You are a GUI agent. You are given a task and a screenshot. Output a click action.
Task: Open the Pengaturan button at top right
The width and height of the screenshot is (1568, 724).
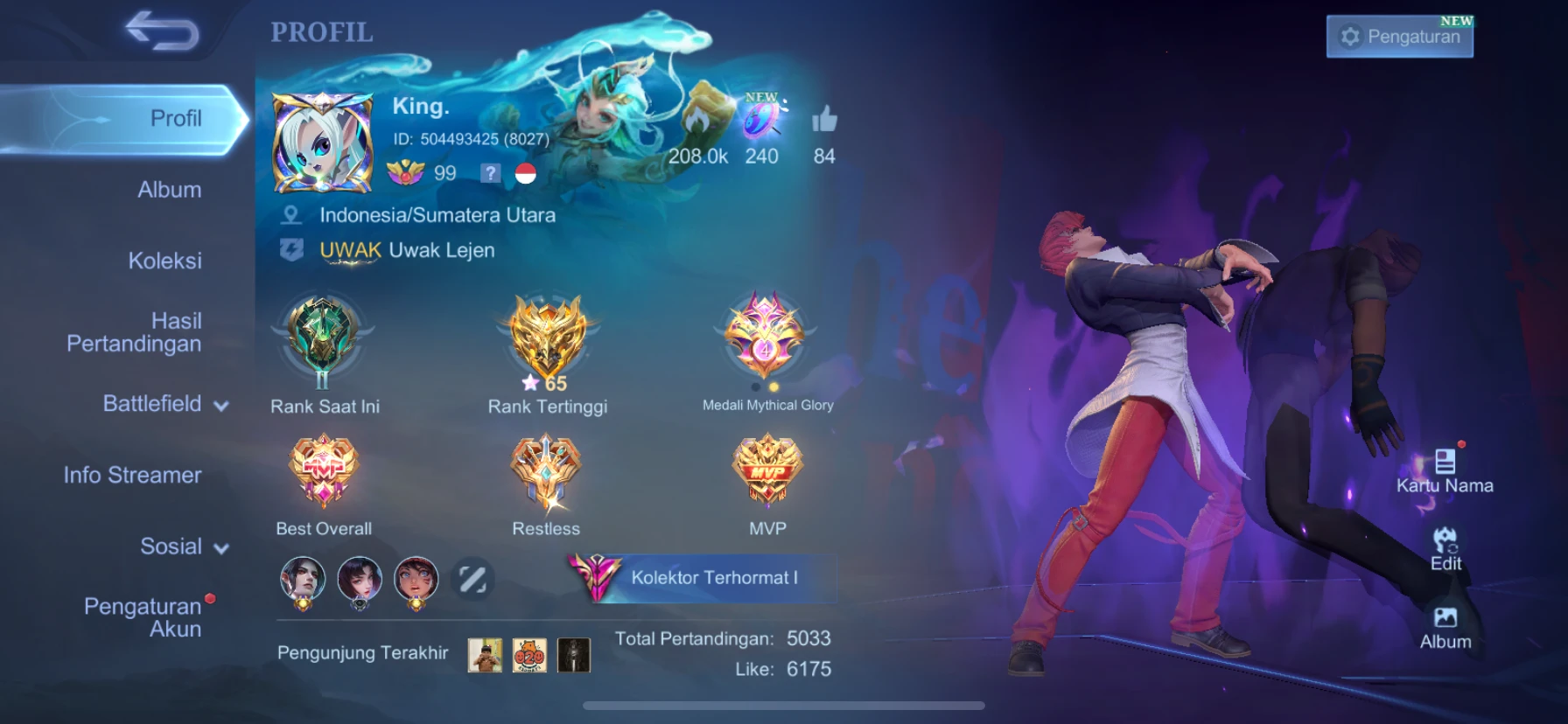[1400, 37]
